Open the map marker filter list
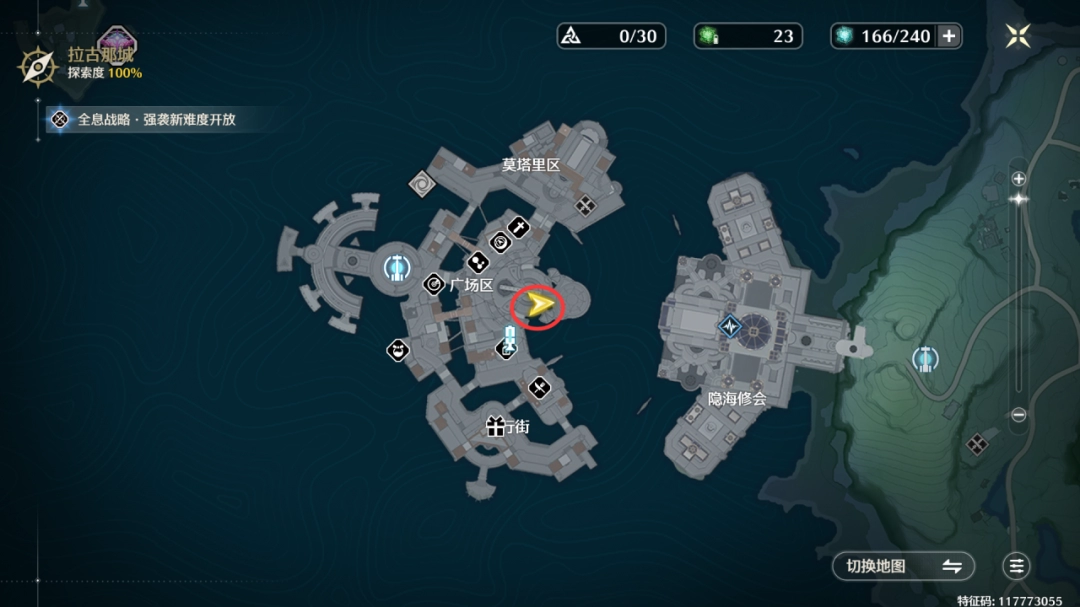The image size is (1080, 607). pyautogui.click(x=1017, y=566)
